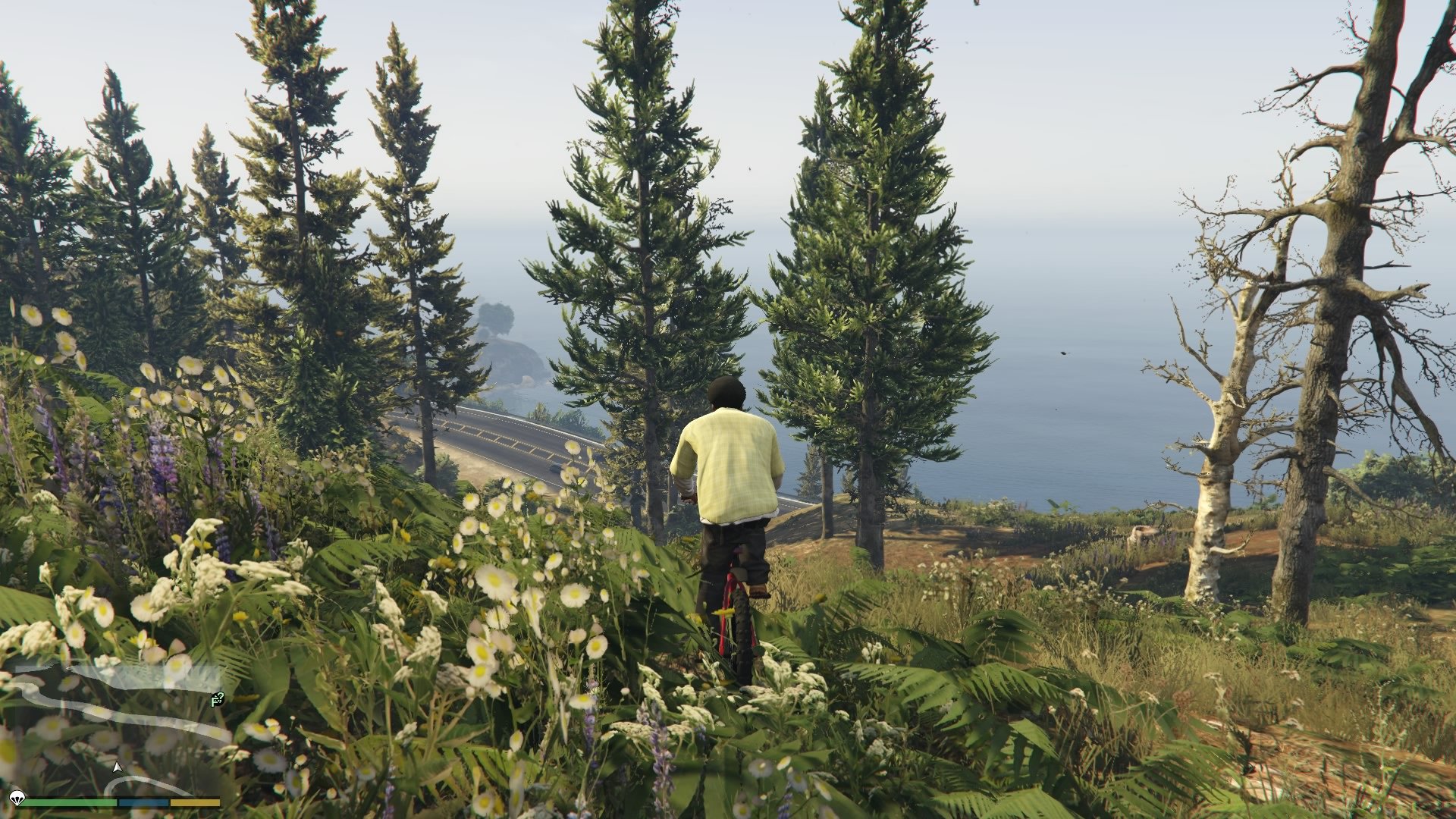The image size is (1456, 819).
Task: Click the question mark on the mission blip
Action: pos(221,696)
